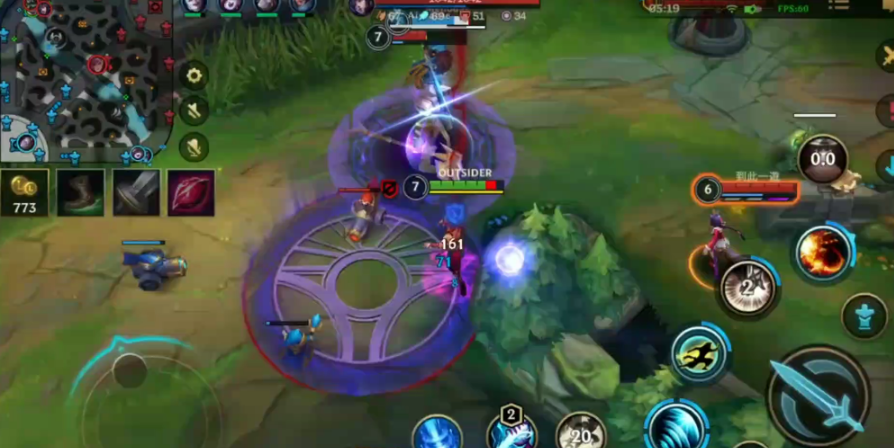Activate the ability showing 0.0 cooldown
894x448 pixels.
click(822, 159)
